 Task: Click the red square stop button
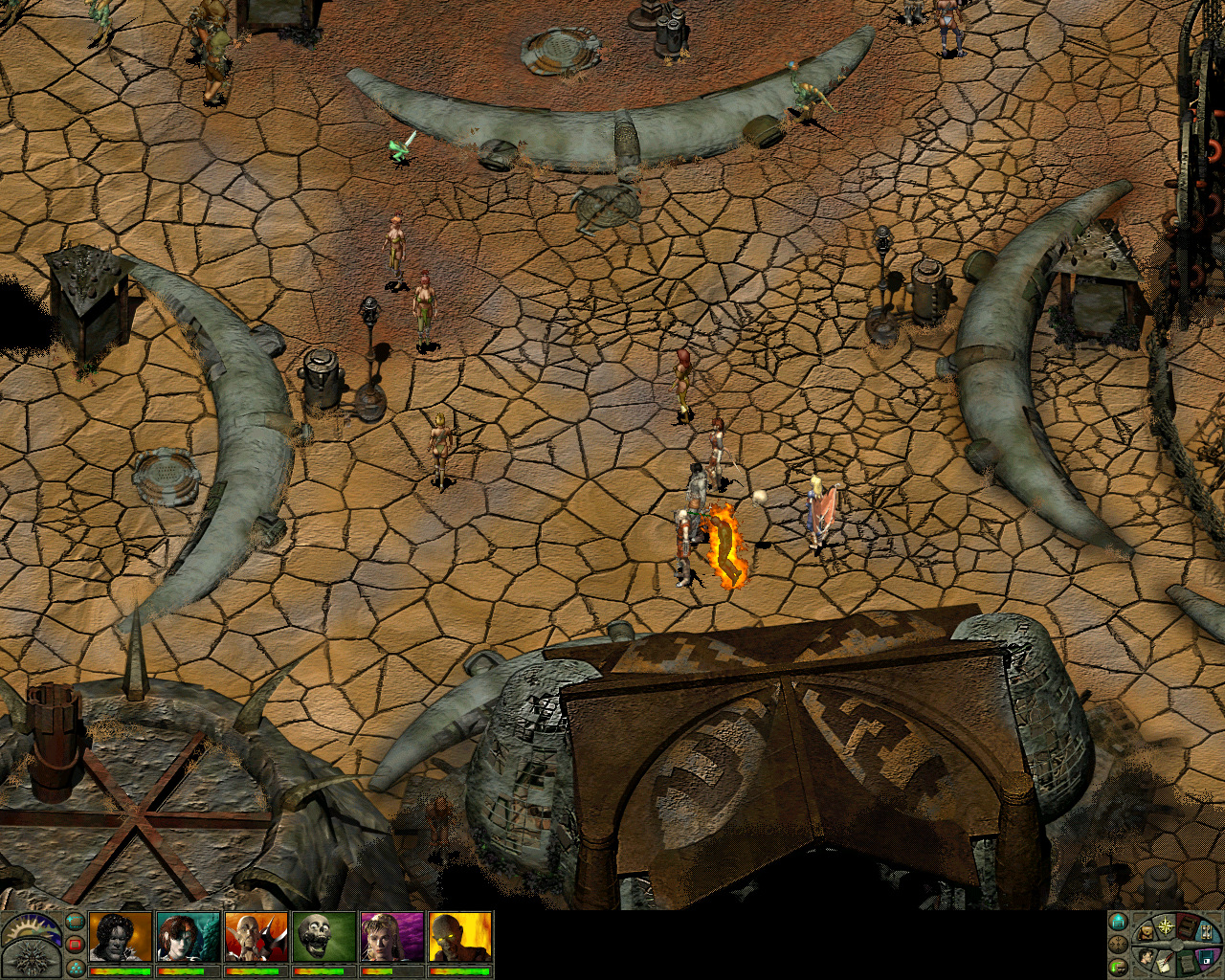75,945
